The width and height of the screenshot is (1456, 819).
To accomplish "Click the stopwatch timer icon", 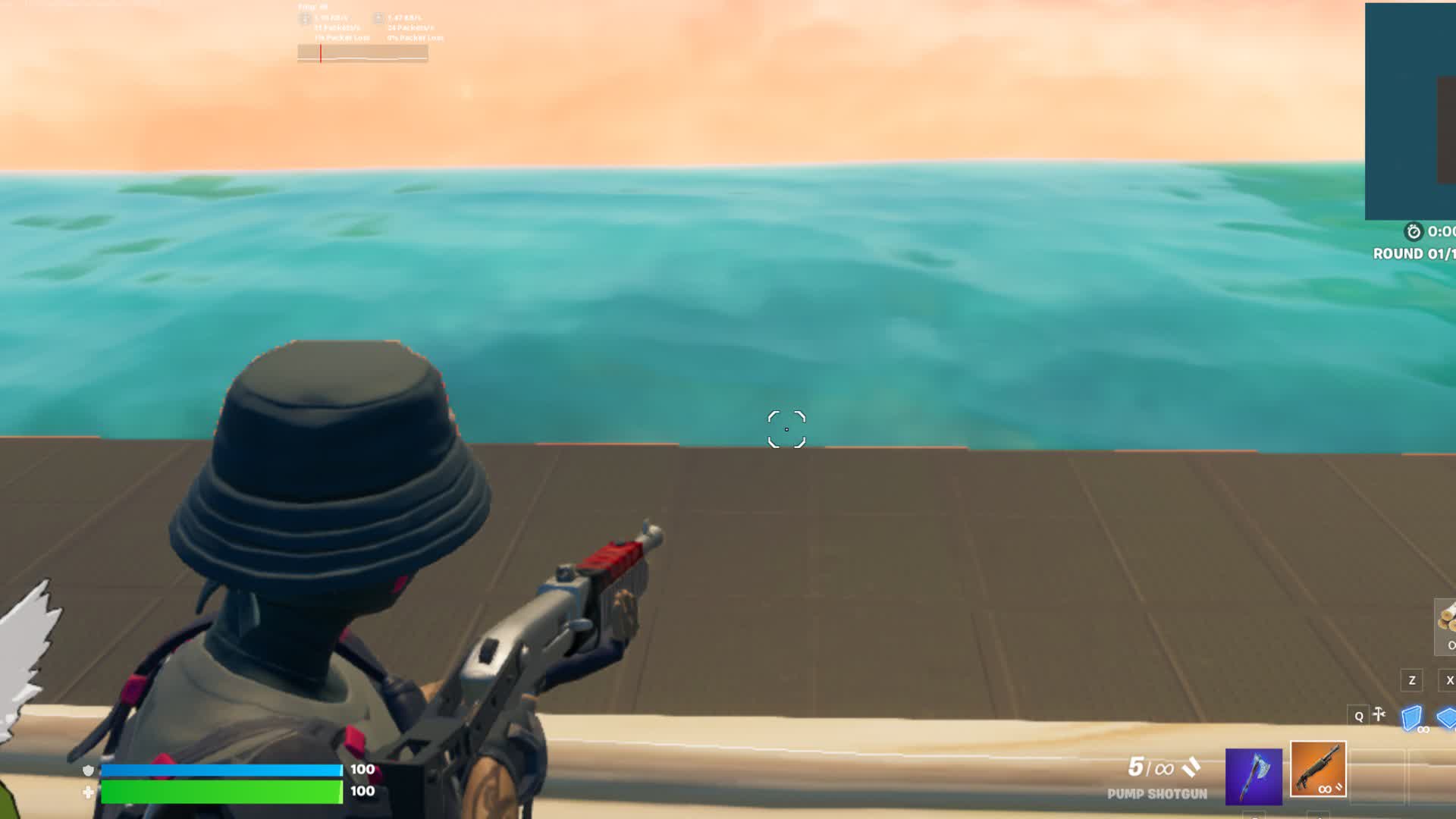I will coord(1414,231).
